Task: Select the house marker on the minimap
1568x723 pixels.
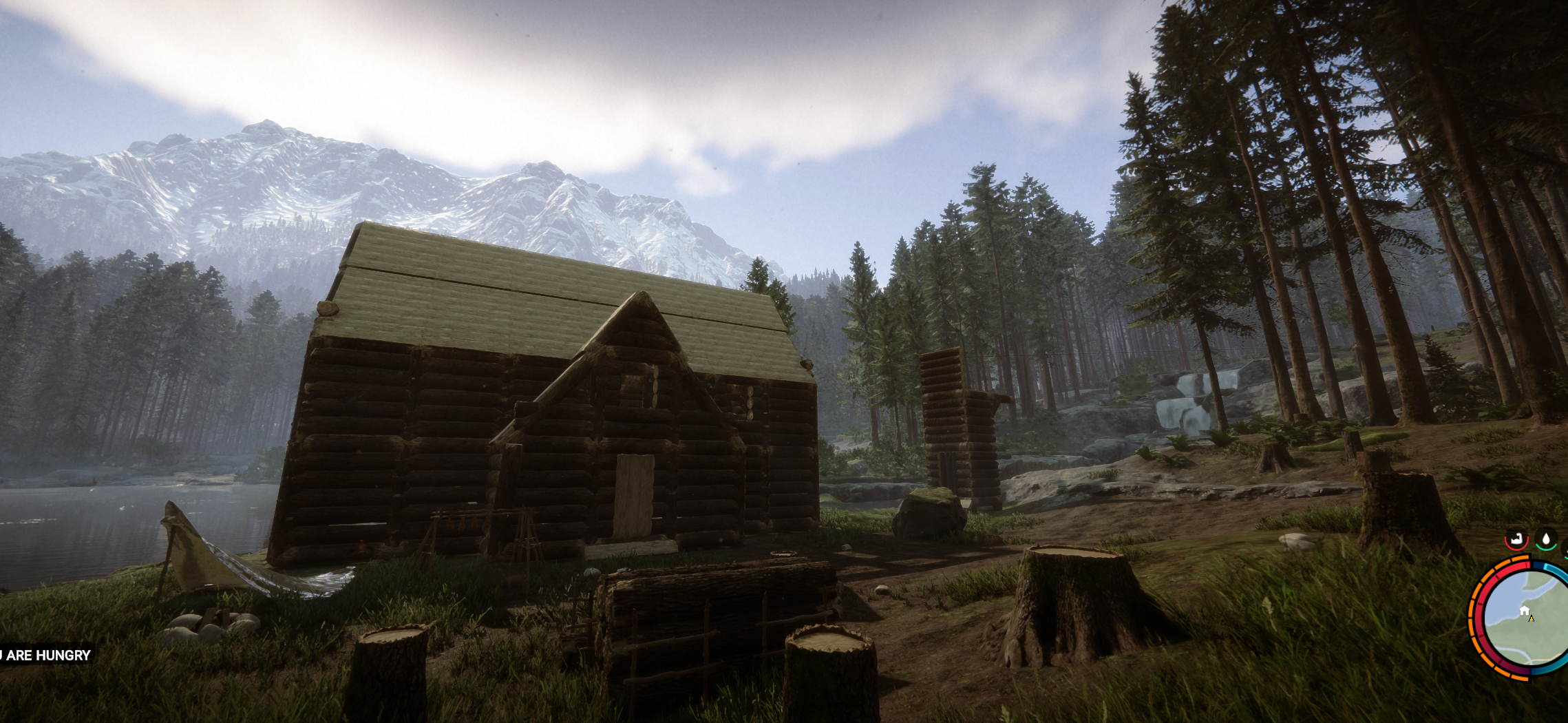Action: (1524, 610)
